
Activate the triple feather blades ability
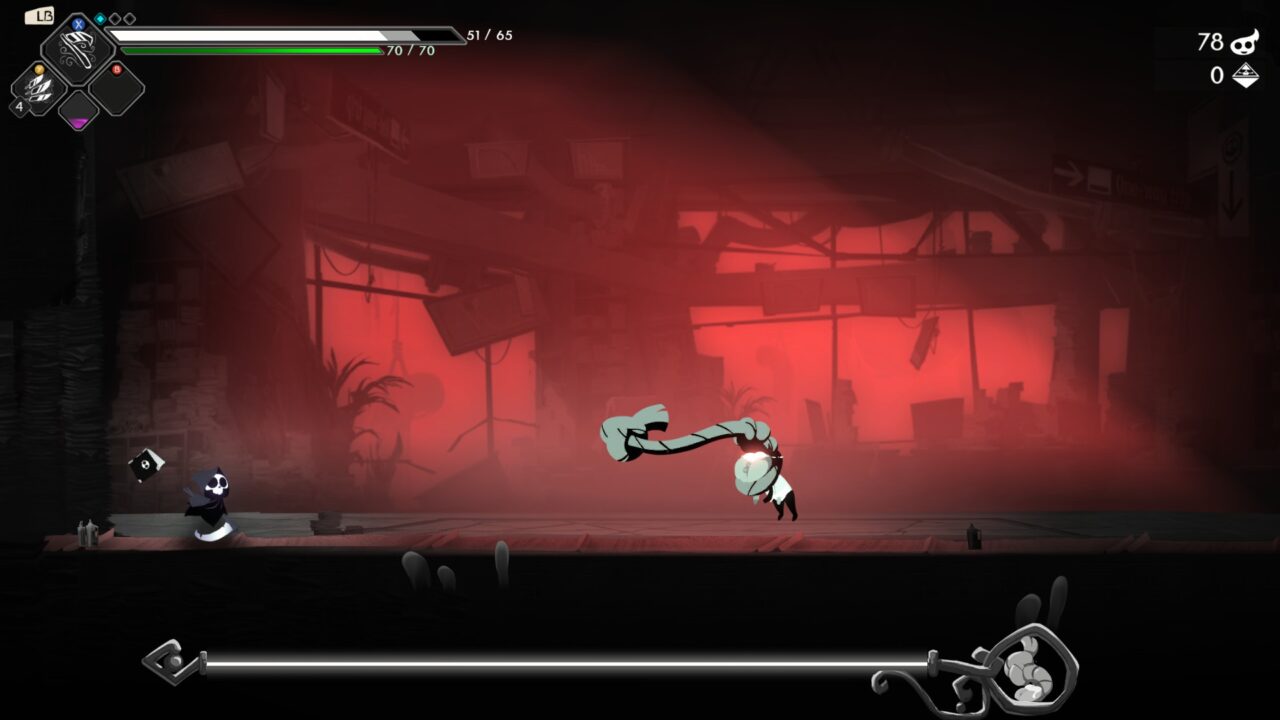click(40, 90)
